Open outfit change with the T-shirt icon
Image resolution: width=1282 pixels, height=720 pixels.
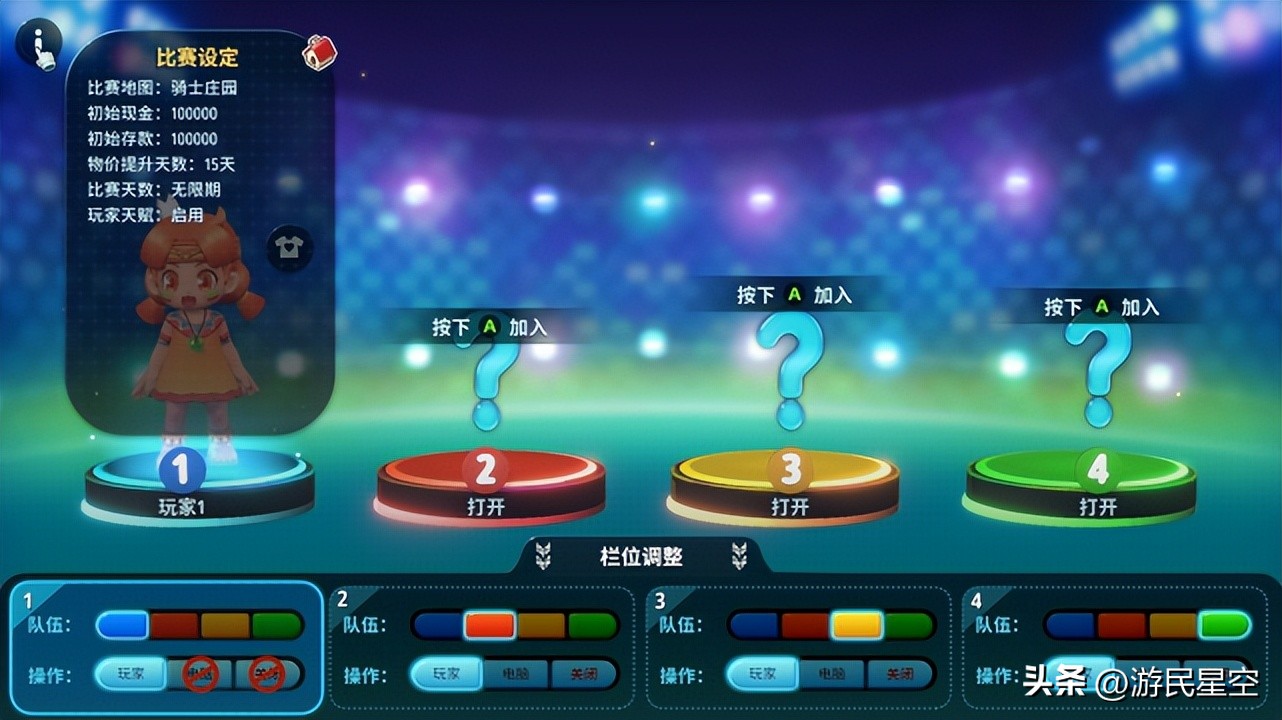pyautogui.click(x=290, y=250)
